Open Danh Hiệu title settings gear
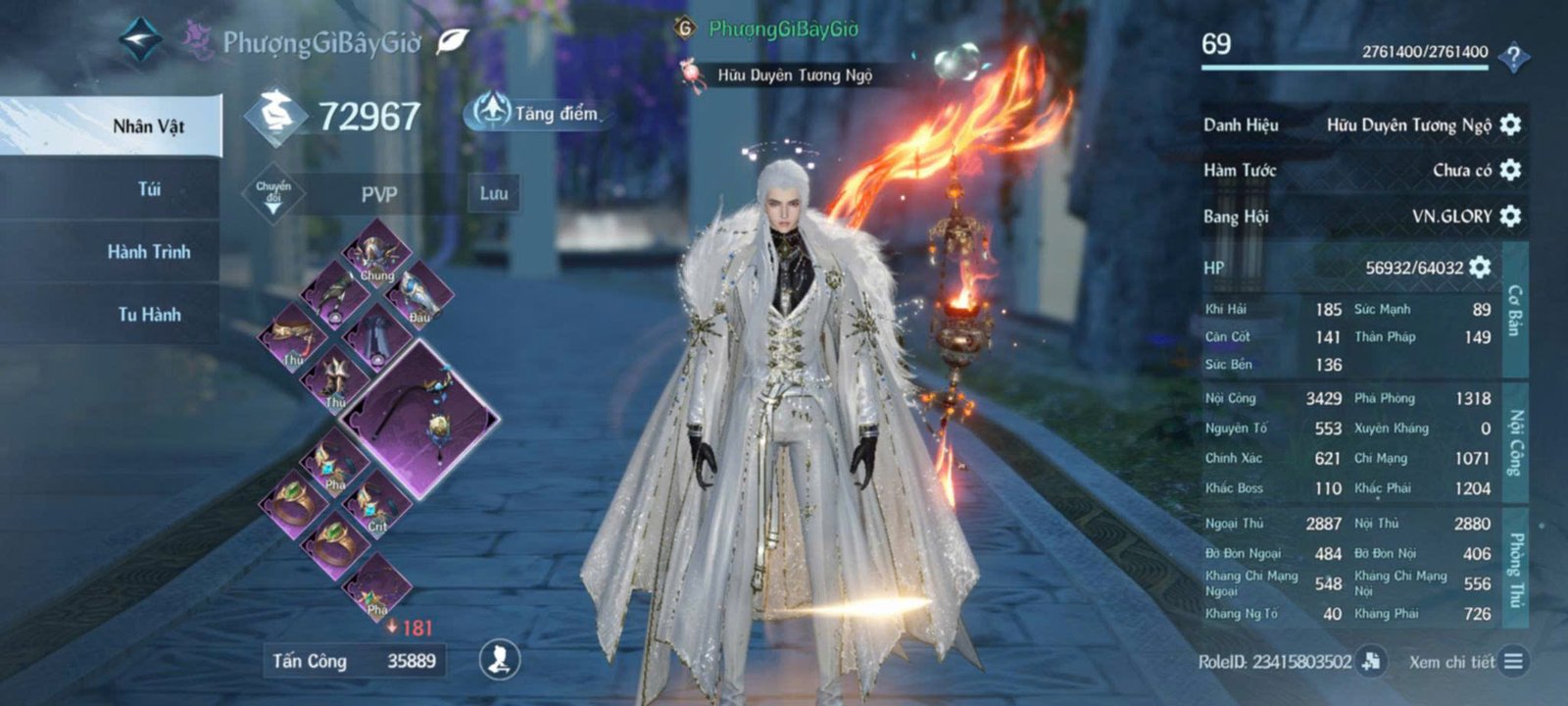The height and width of the screenshot is (706, 1568). [1510, 125]
